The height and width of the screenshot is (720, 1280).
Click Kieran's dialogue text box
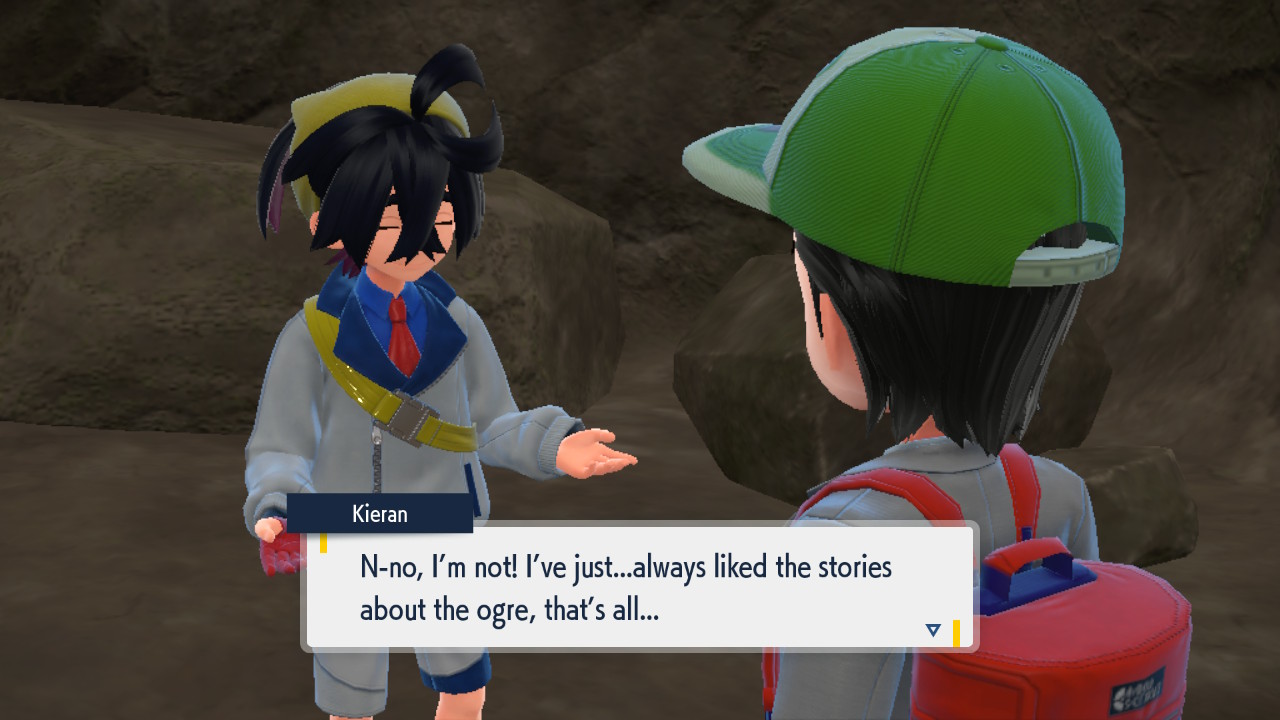point(640,587)
